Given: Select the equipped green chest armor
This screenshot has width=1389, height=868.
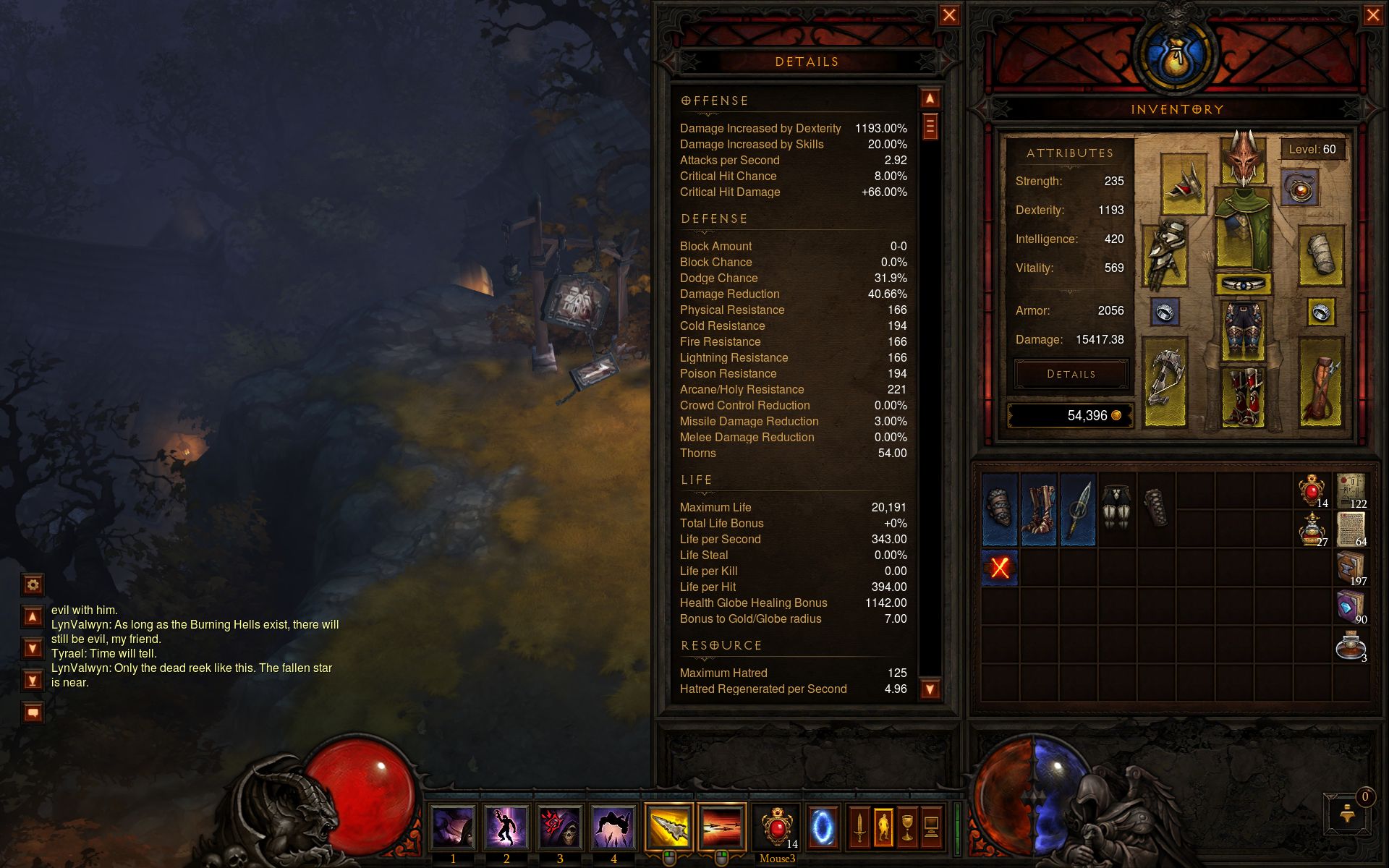Looking at the screenshot, I should point(1243,230).
